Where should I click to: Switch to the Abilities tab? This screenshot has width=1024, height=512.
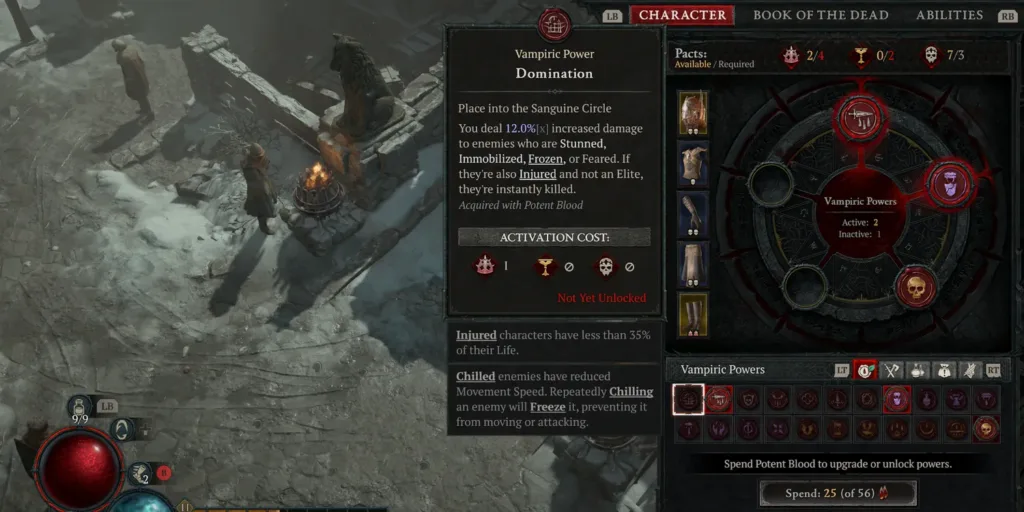[949, 15]
